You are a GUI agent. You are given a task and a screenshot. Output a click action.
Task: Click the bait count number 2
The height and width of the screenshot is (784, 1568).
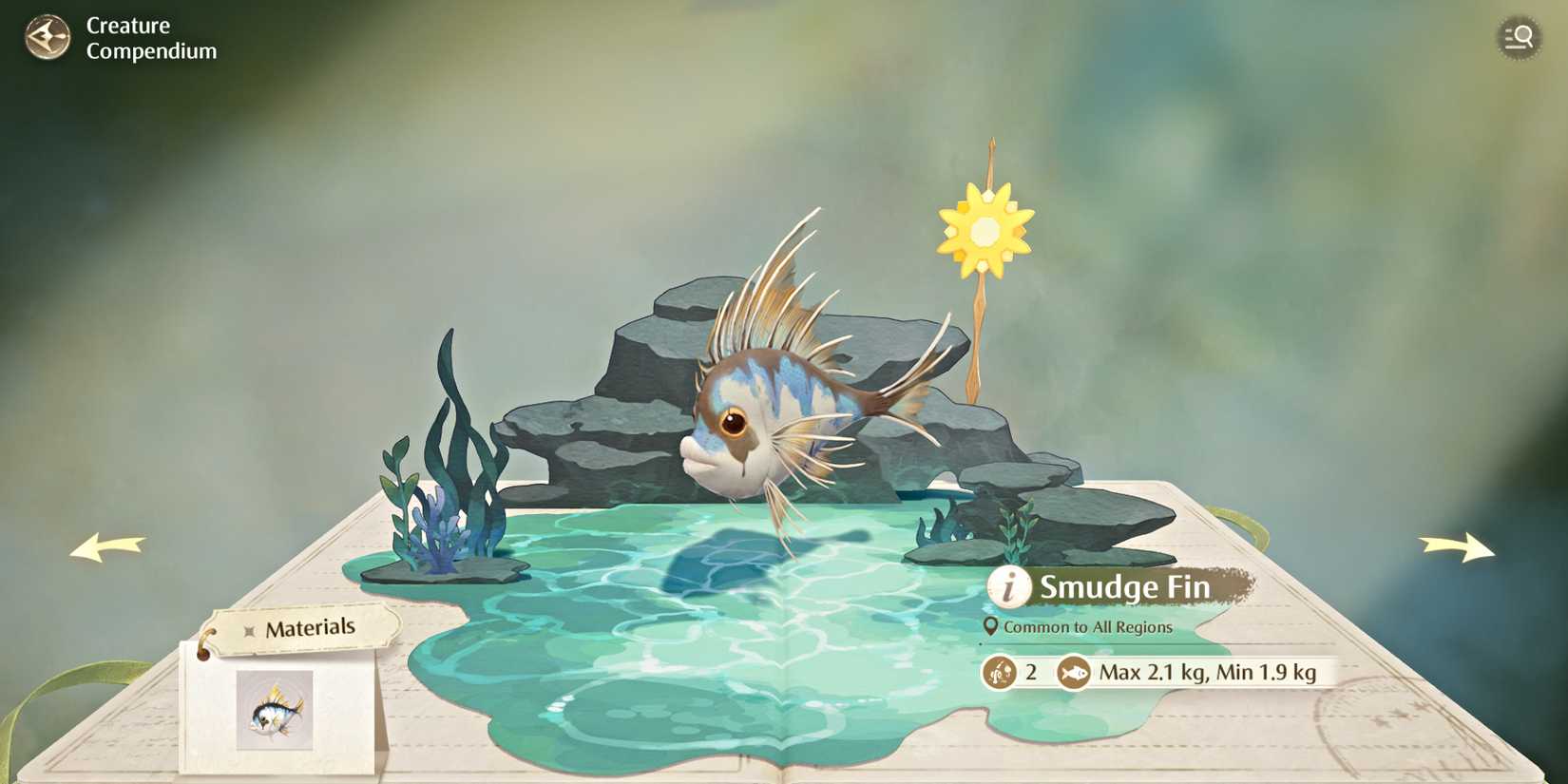coord(1030,672)
